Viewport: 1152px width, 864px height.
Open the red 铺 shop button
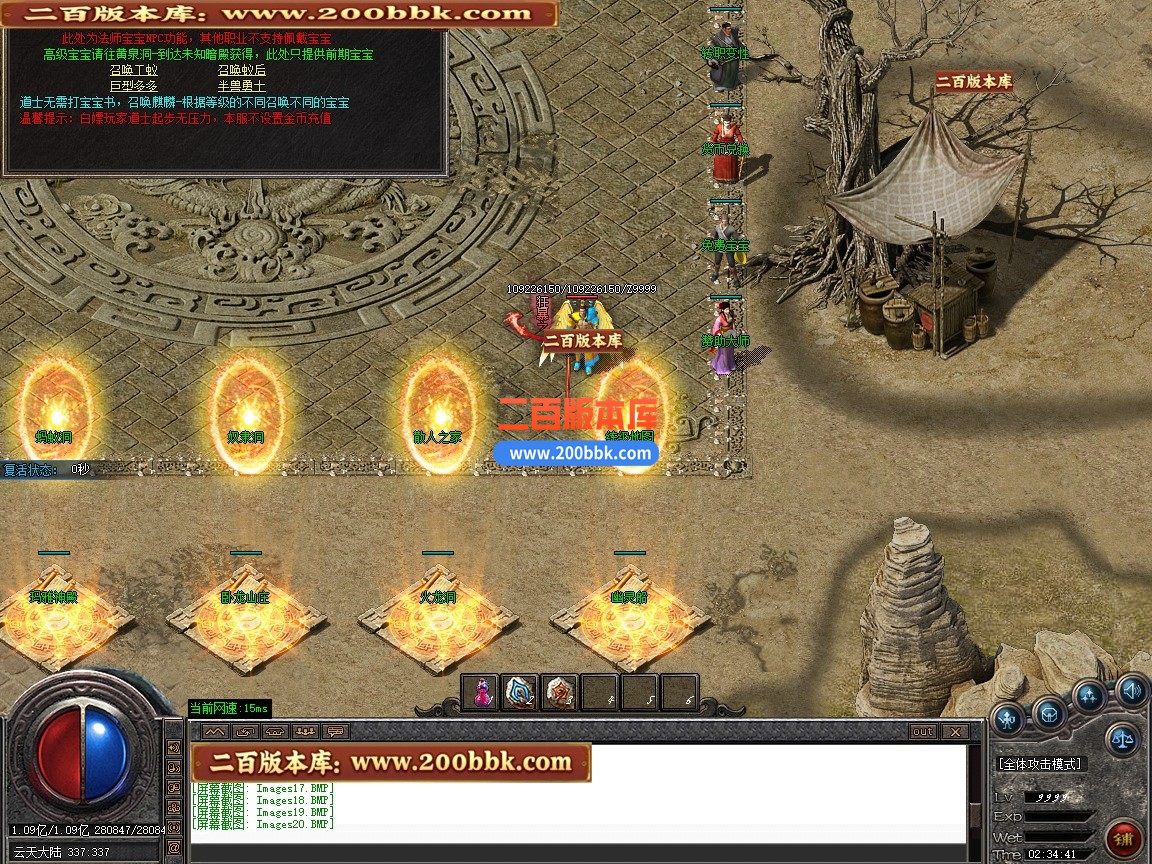click(1124, 838)
